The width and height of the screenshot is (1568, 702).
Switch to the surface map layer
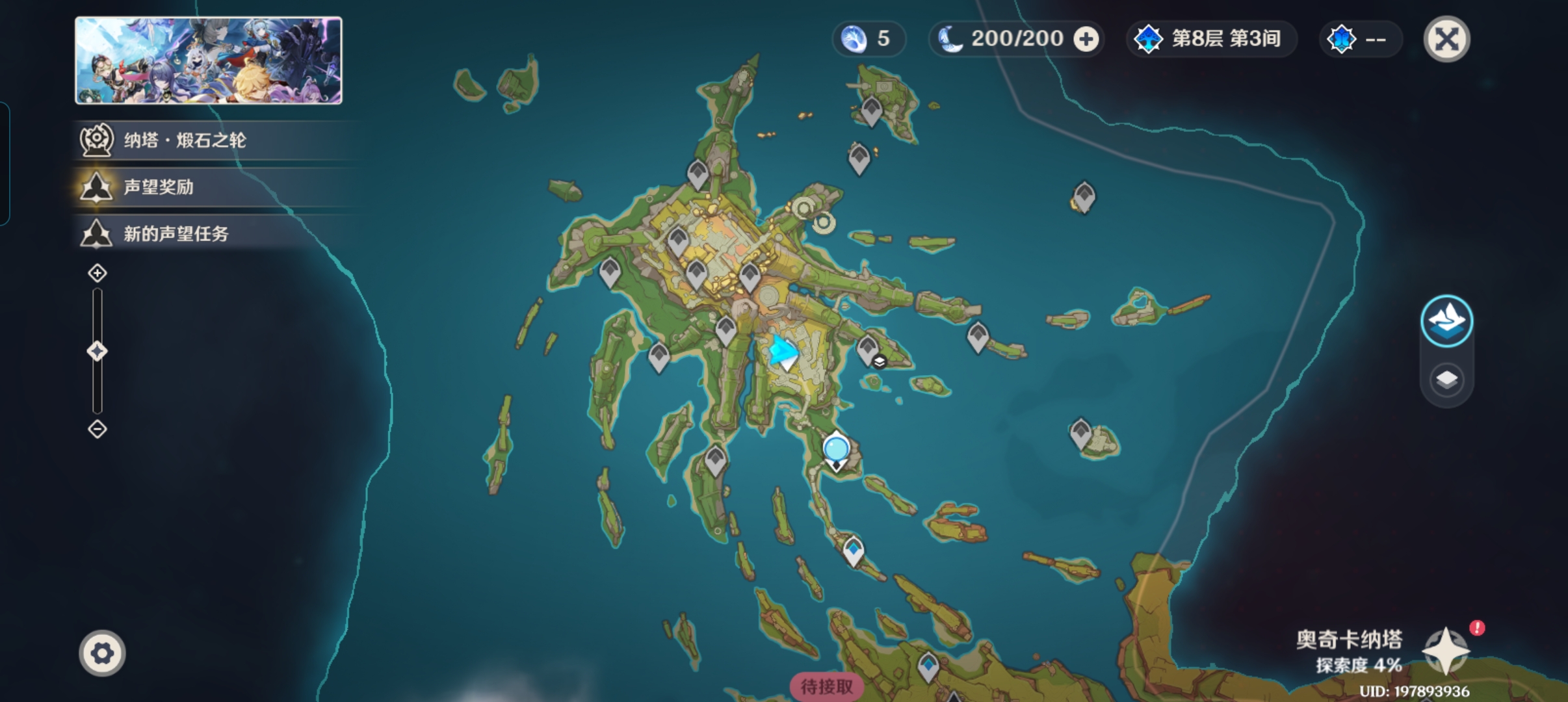1446,320
